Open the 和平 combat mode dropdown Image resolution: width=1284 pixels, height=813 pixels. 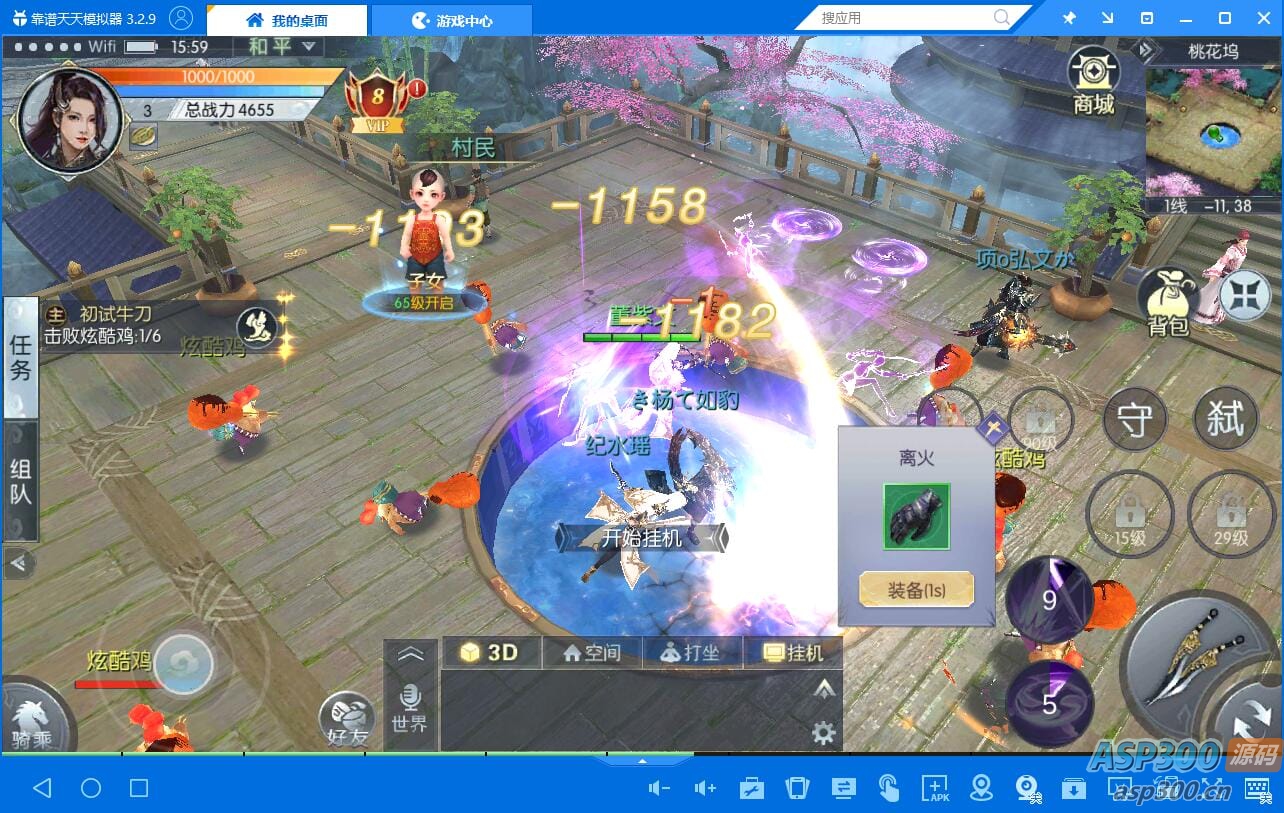(x=281, y=46)
